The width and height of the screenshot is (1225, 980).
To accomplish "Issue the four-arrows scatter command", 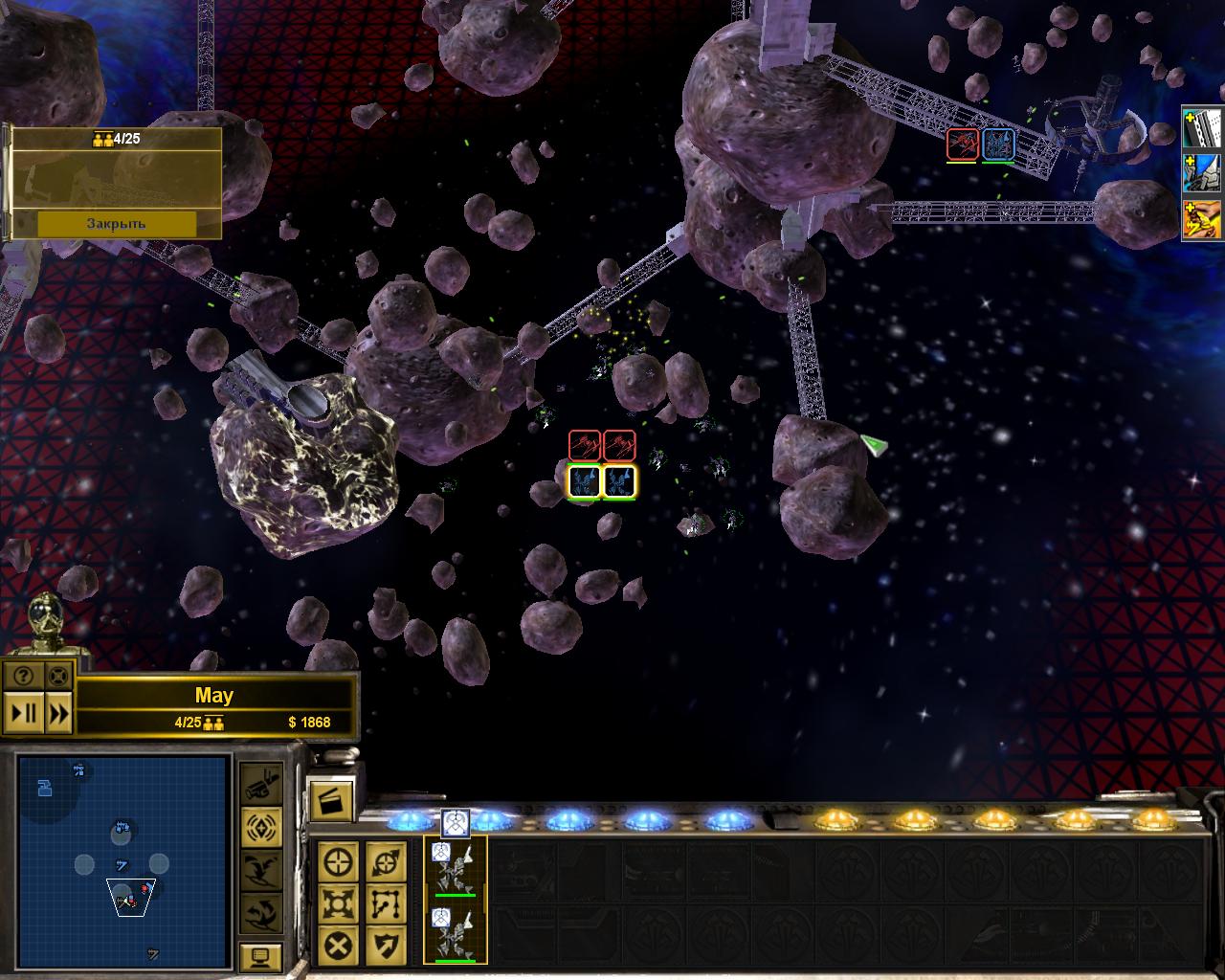I will tap(339, 902).
